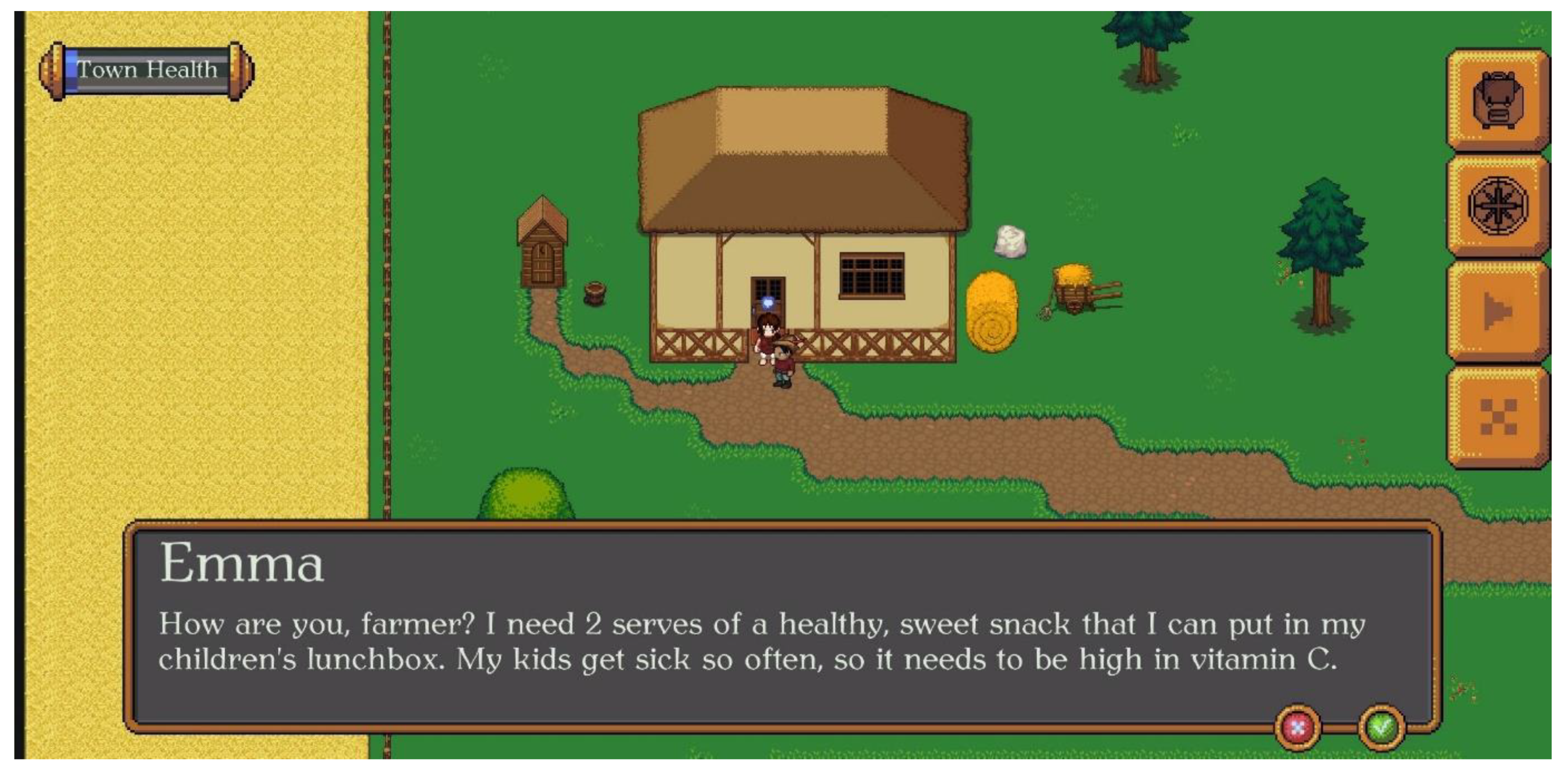Decline Emma's request with red X
The image size is (1568, 776).
click(x=1297, y=728)
